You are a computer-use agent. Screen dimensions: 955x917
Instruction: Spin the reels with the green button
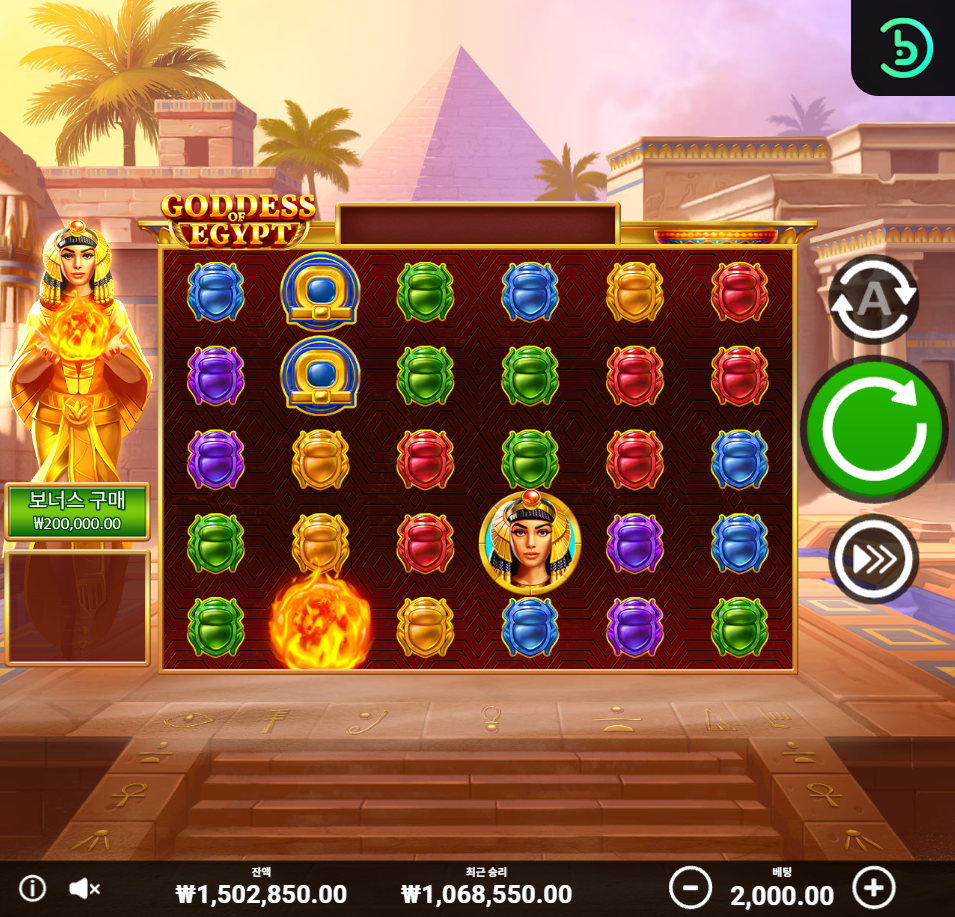tap(873, 428)
